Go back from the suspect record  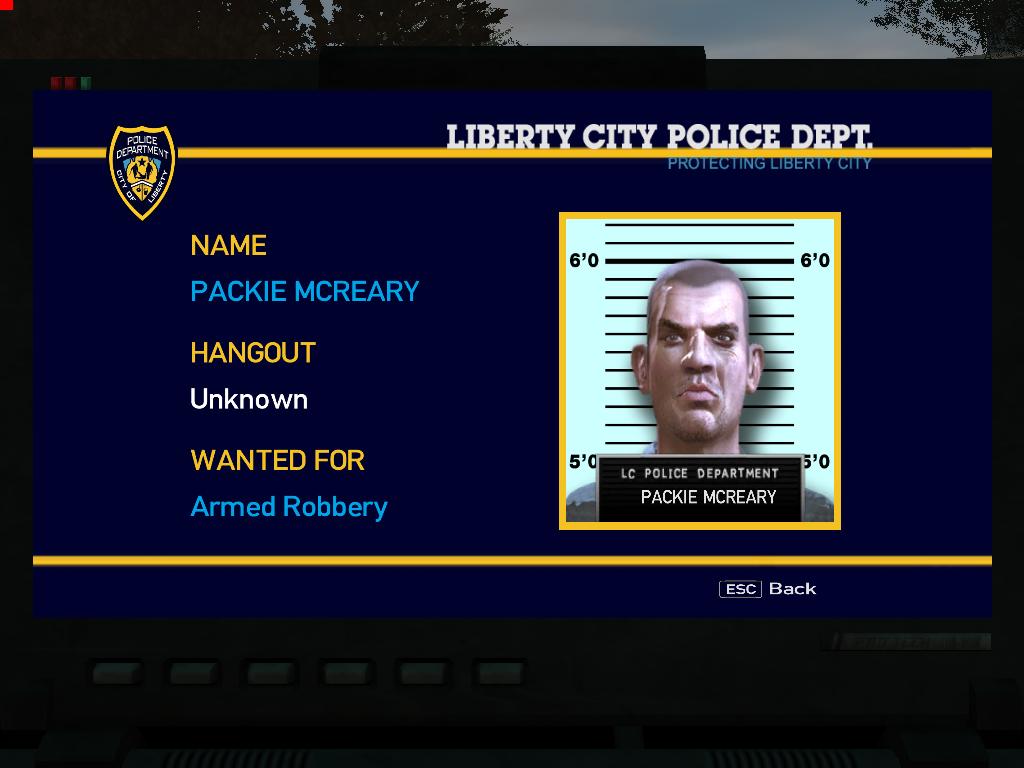tap(768, 589)
